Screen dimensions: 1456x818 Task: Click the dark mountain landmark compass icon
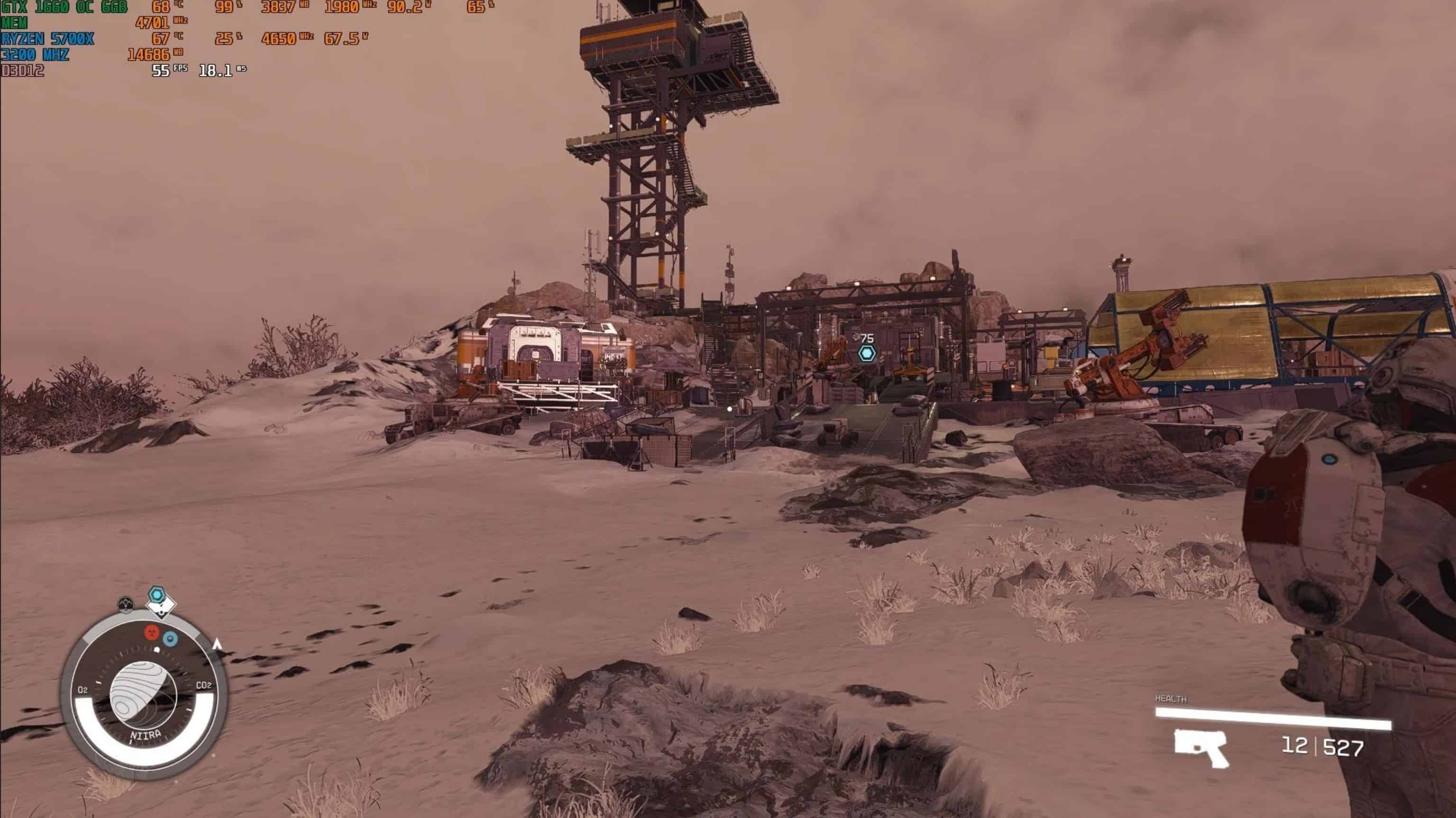[x=126, y=604]
